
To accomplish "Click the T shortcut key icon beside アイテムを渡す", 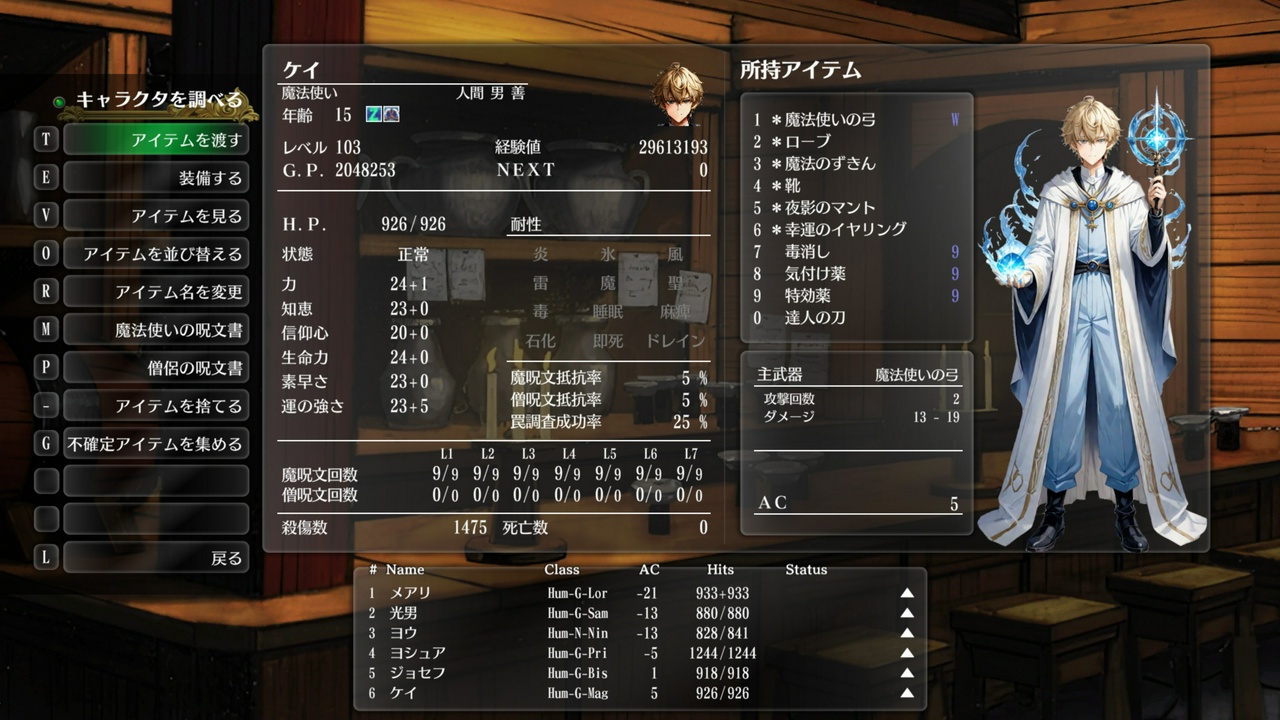I will 46,140.
